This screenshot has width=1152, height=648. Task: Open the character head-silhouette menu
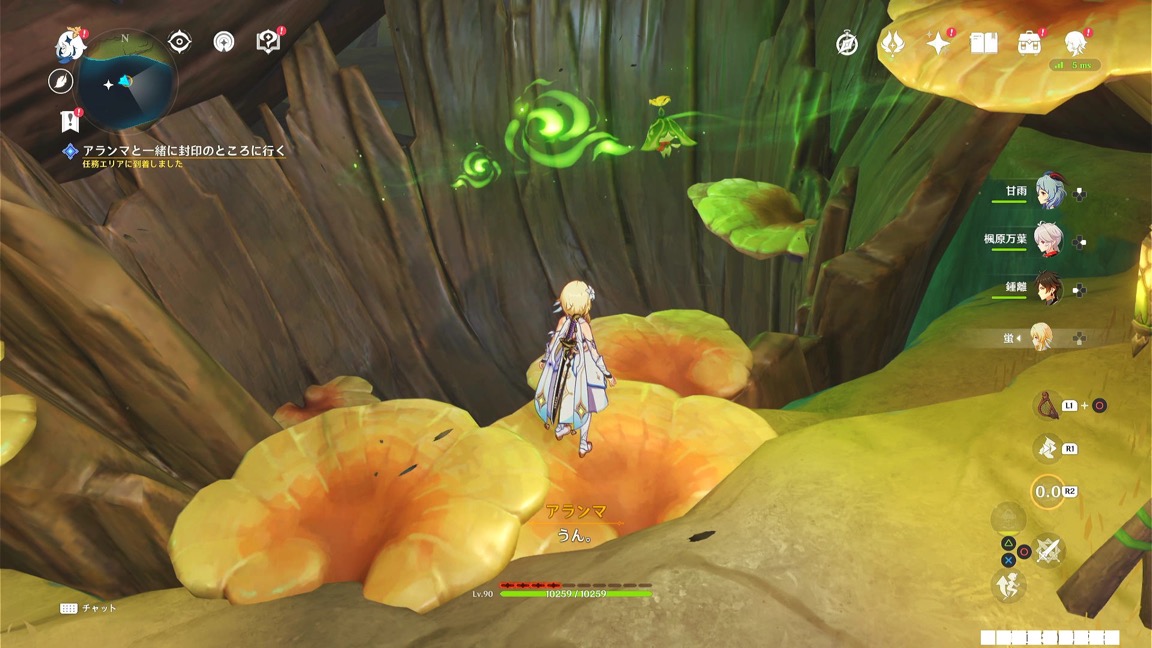pos(1075,43)
